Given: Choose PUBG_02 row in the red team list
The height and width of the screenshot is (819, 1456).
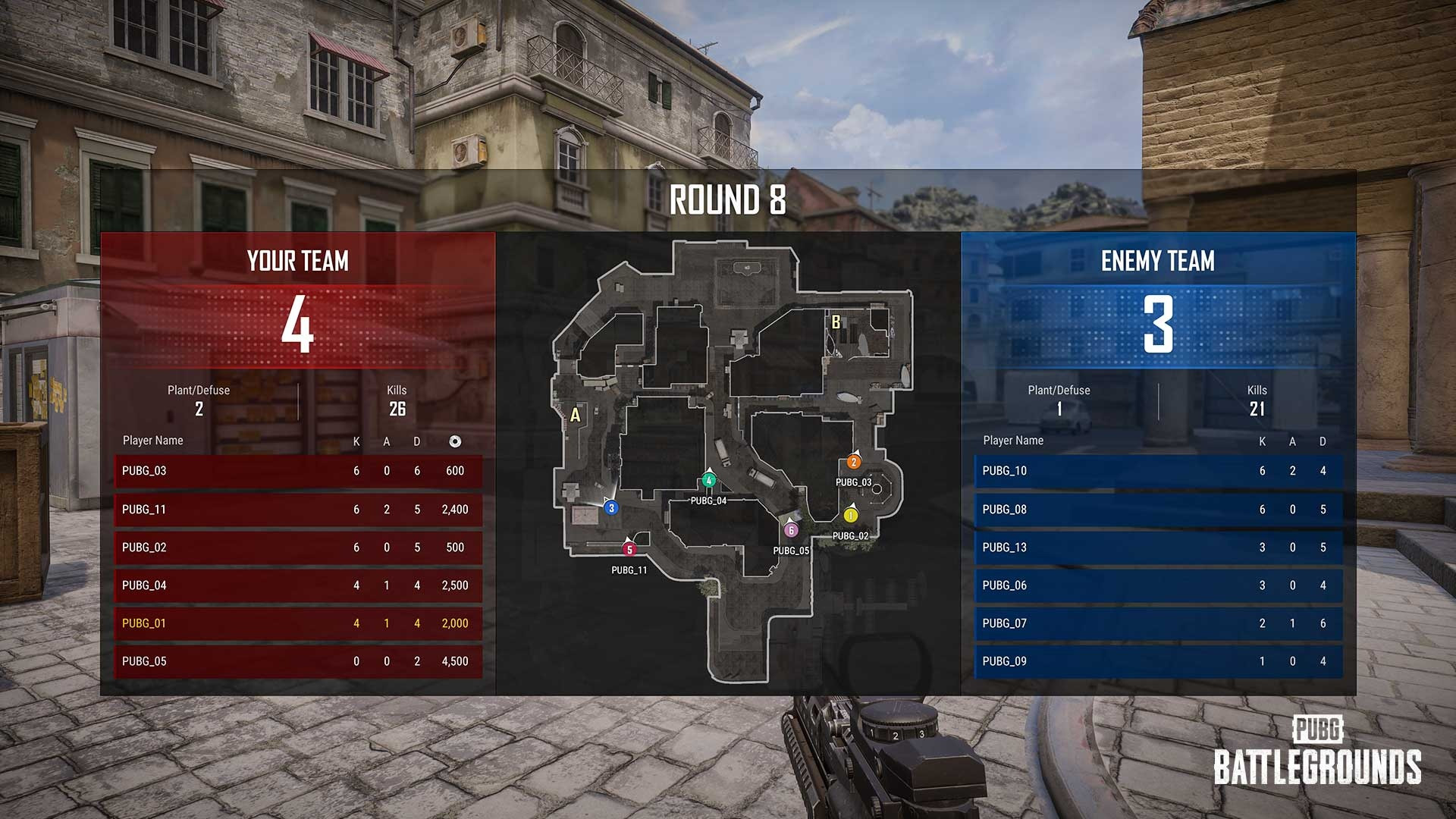Looking at the screenshot, I should coord(298,548).
